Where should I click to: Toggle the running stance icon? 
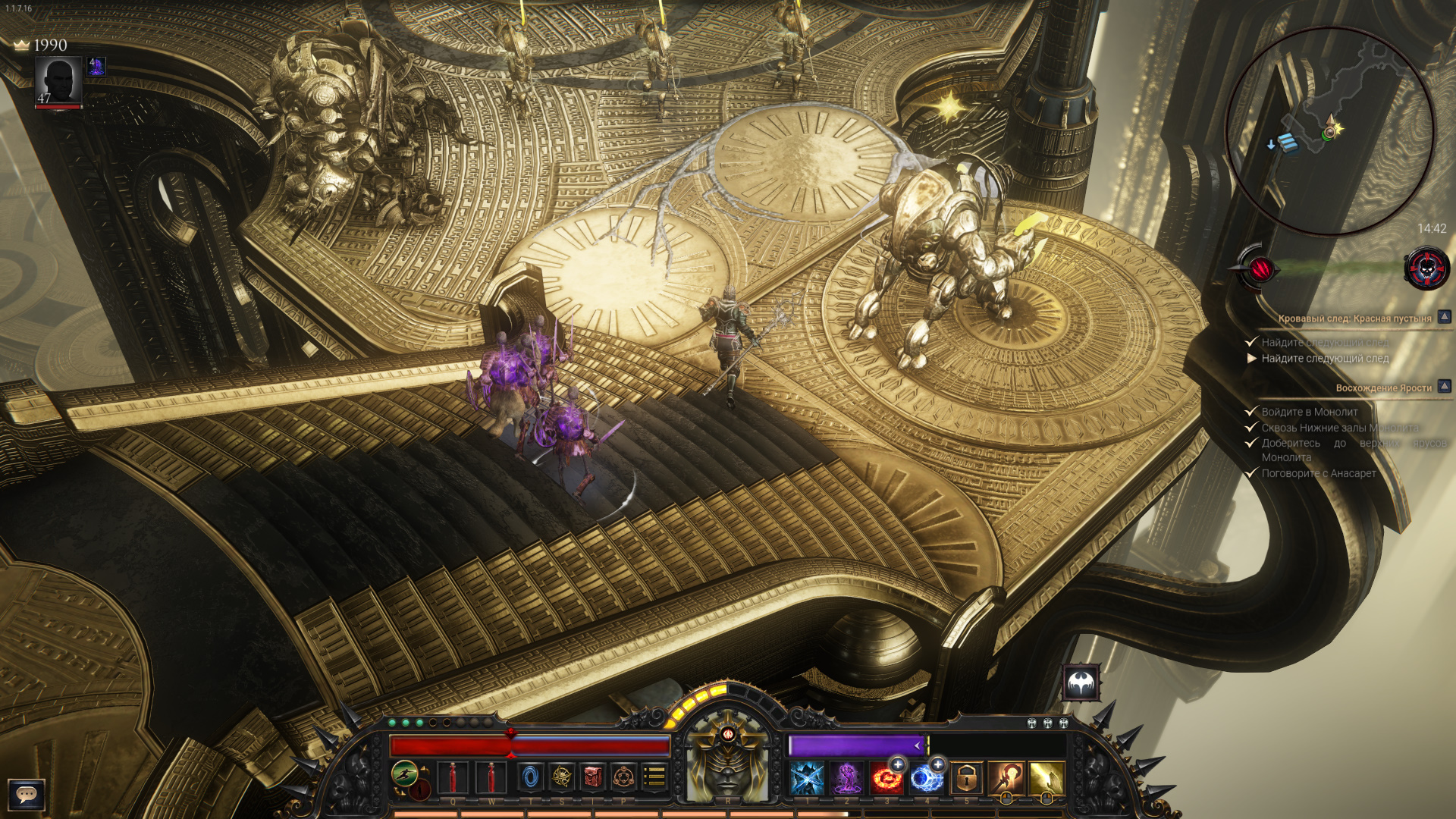point(405,774)
